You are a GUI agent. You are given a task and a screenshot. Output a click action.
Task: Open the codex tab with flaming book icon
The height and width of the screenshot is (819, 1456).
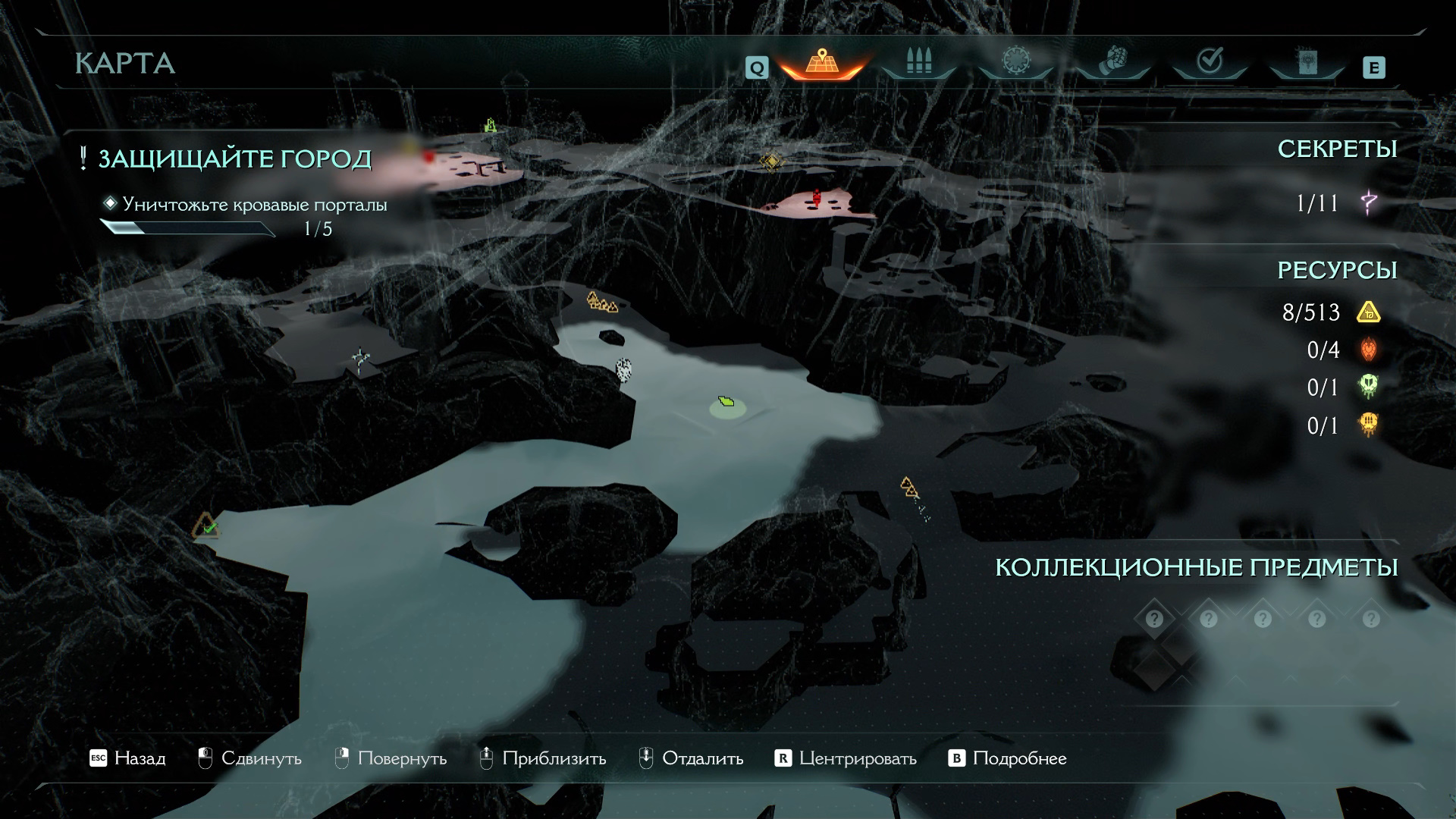(1307, 62)
